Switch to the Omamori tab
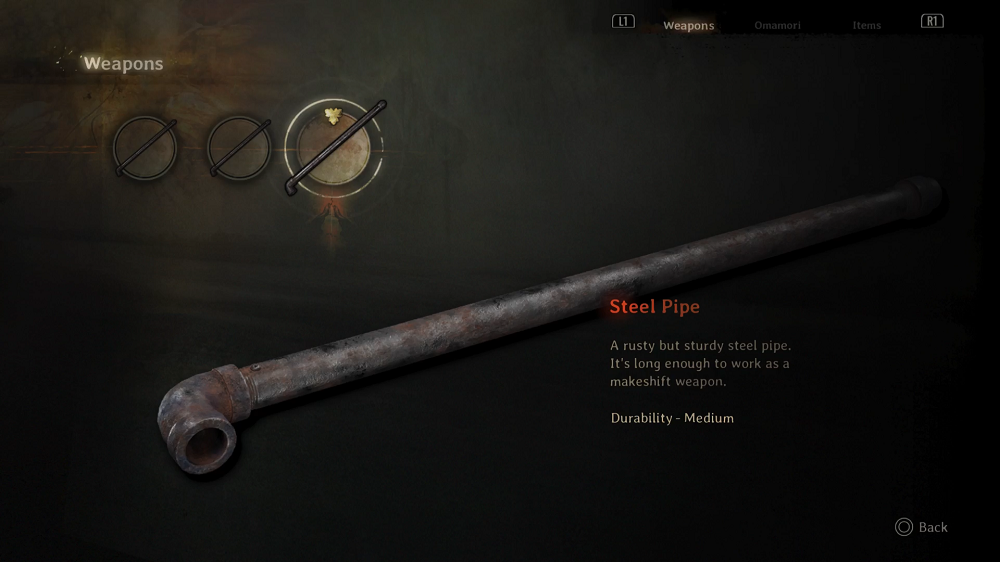The image size is (1000, 562). pos(777,25)
